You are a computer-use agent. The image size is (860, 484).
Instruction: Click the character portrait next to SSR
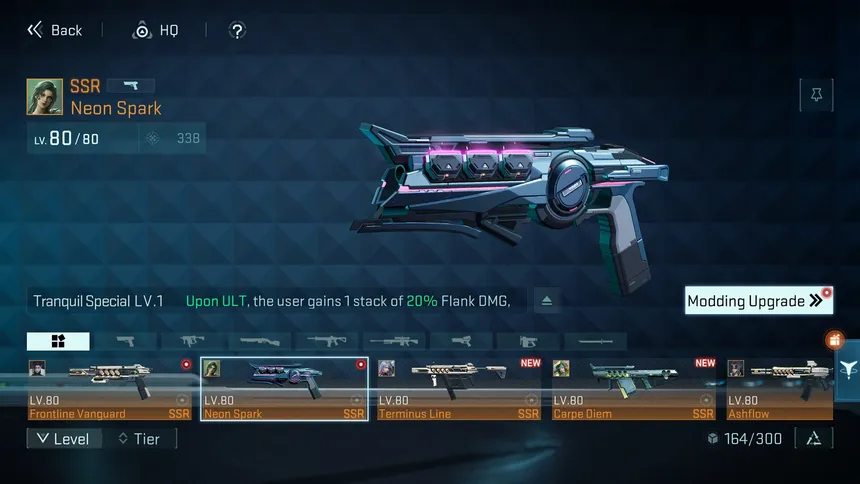(x=45, y=97)
